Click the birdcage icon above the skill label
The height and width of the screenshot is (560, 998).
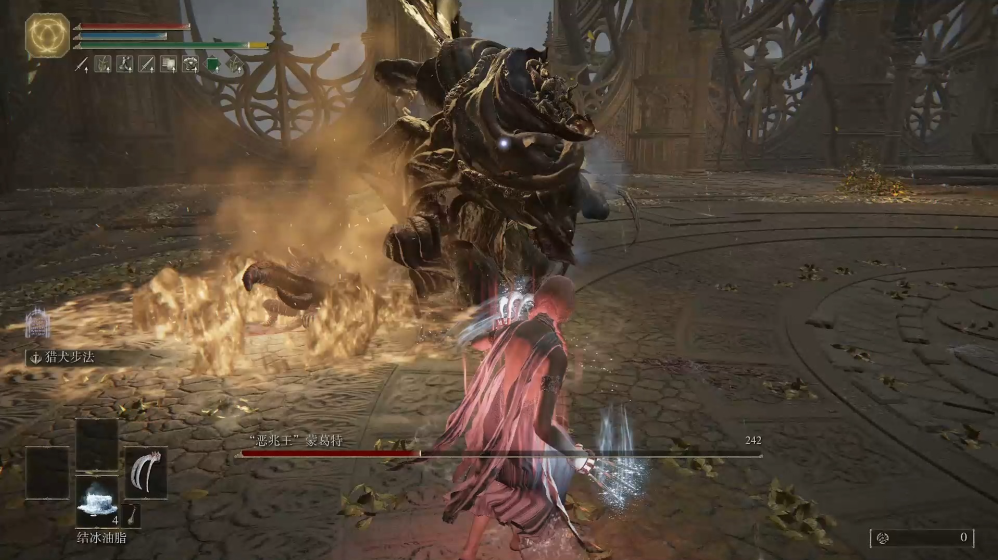click(37, 322)
